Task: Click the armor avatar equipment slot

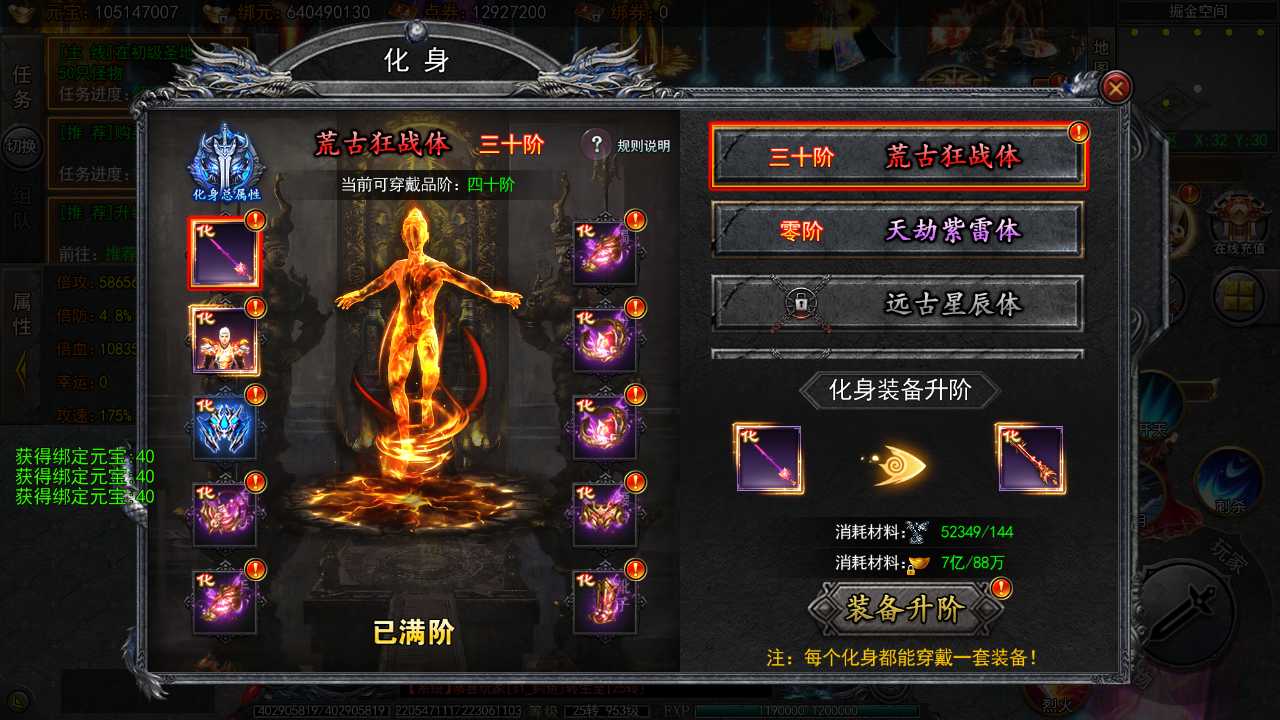Action: (224, 340)
